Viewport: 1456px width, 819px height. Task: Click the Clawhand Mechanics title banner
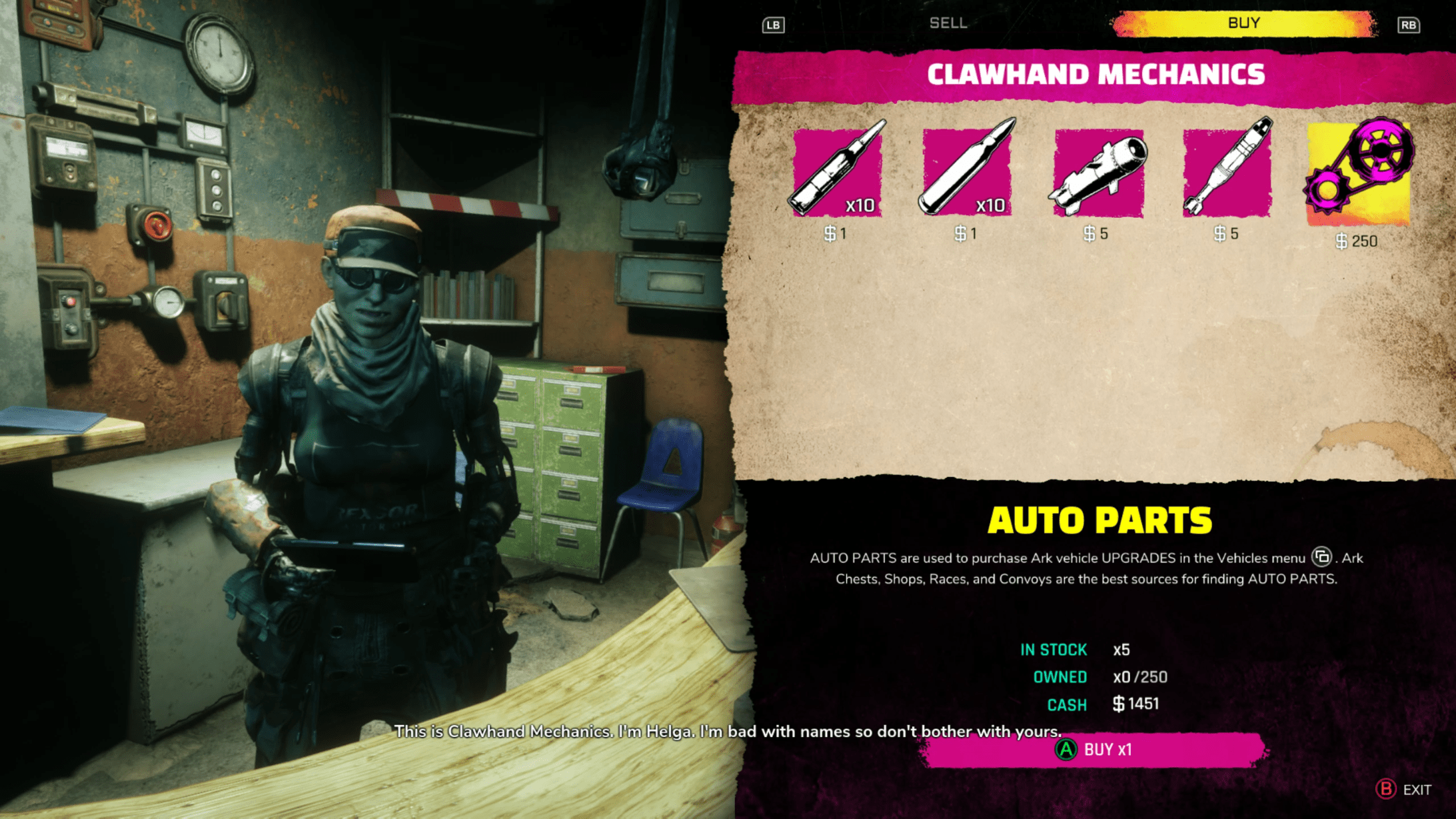tap(1097, 74)
